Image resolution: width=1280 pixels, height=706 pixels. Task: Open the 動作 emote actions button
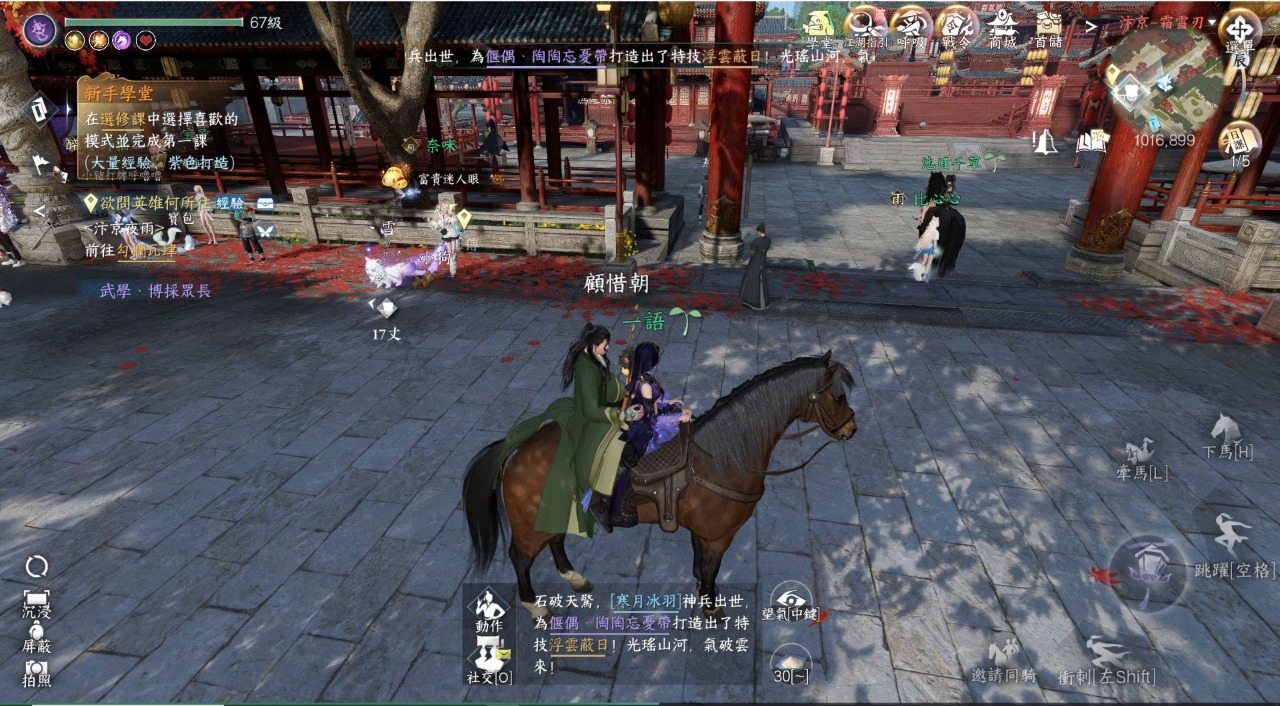coord(489,610)
